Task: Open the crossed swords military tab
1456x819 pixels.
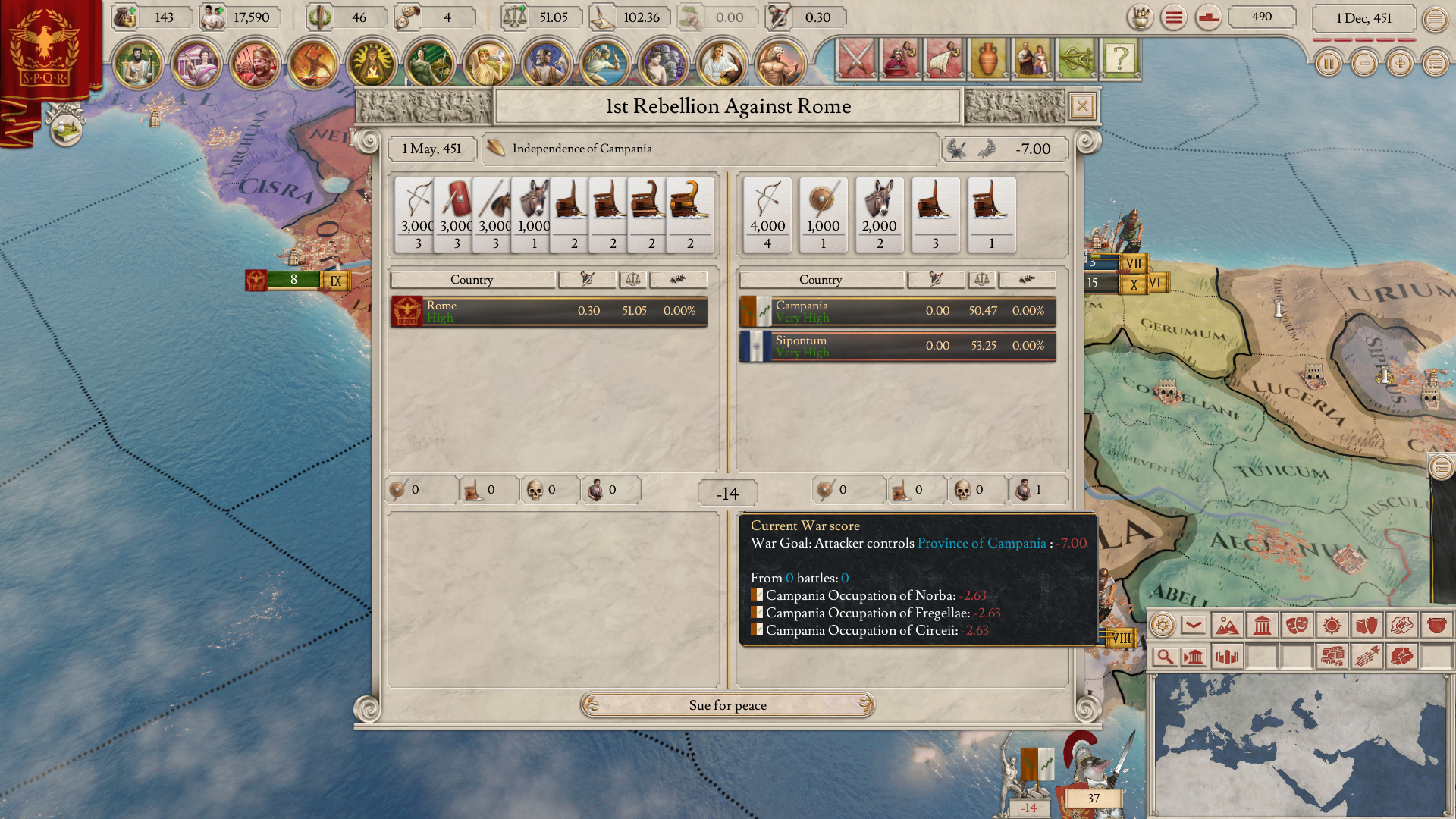Action: [857, 58]
